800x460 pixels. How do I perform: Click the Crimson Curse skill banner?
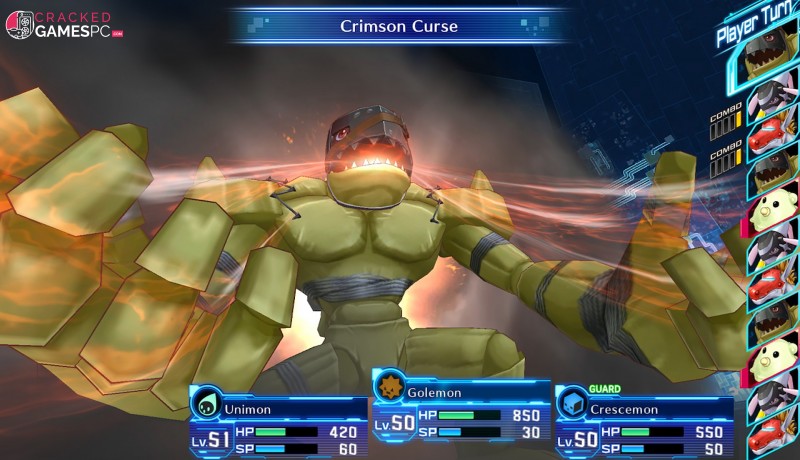tap(399, 26)
